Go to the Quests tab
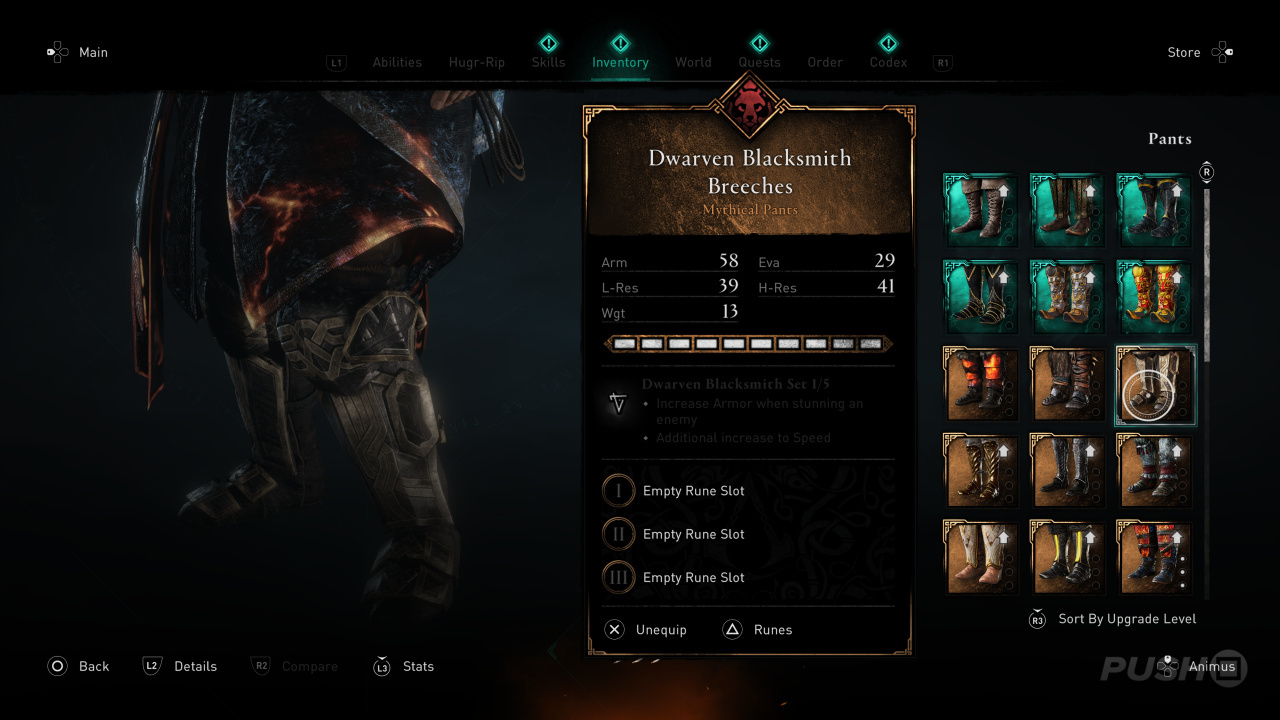The width and height of the screenshot is (1280, 720). [x=759, y=62]
